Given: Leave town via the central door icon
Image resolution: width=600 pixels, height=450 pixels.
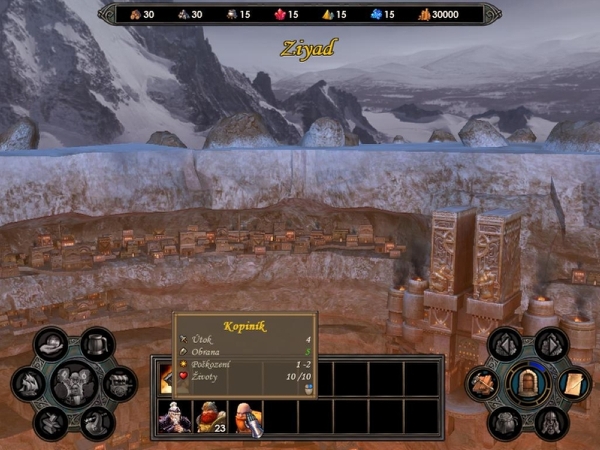Looking at the screenshot, I should tap(527, 383).
